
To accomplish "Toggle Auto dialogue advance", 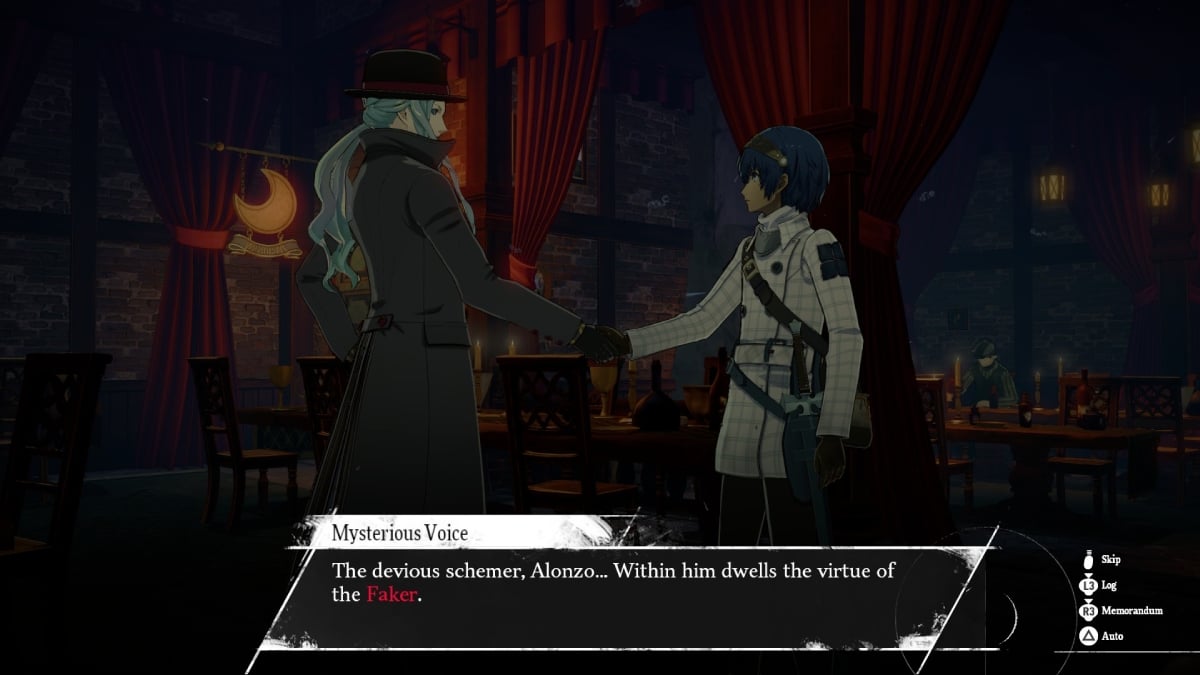I will click(x=1111, y=635).
